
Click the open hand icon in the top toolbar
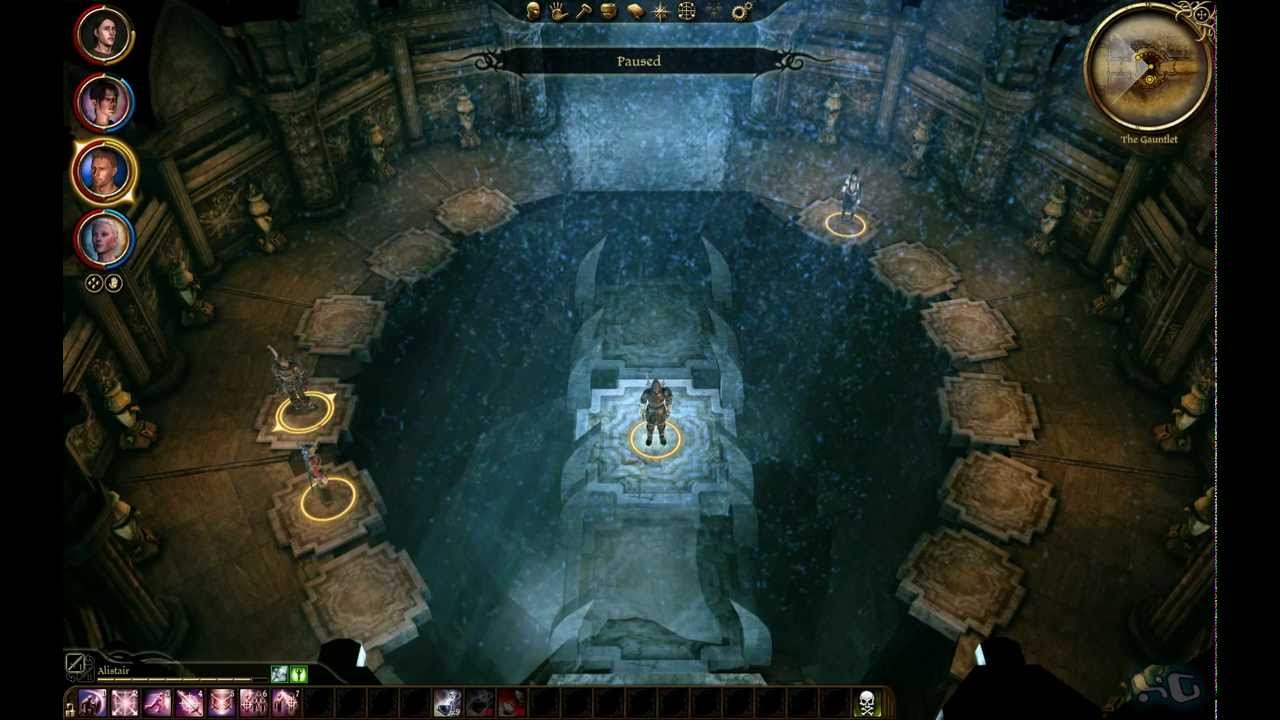[557, 13]
